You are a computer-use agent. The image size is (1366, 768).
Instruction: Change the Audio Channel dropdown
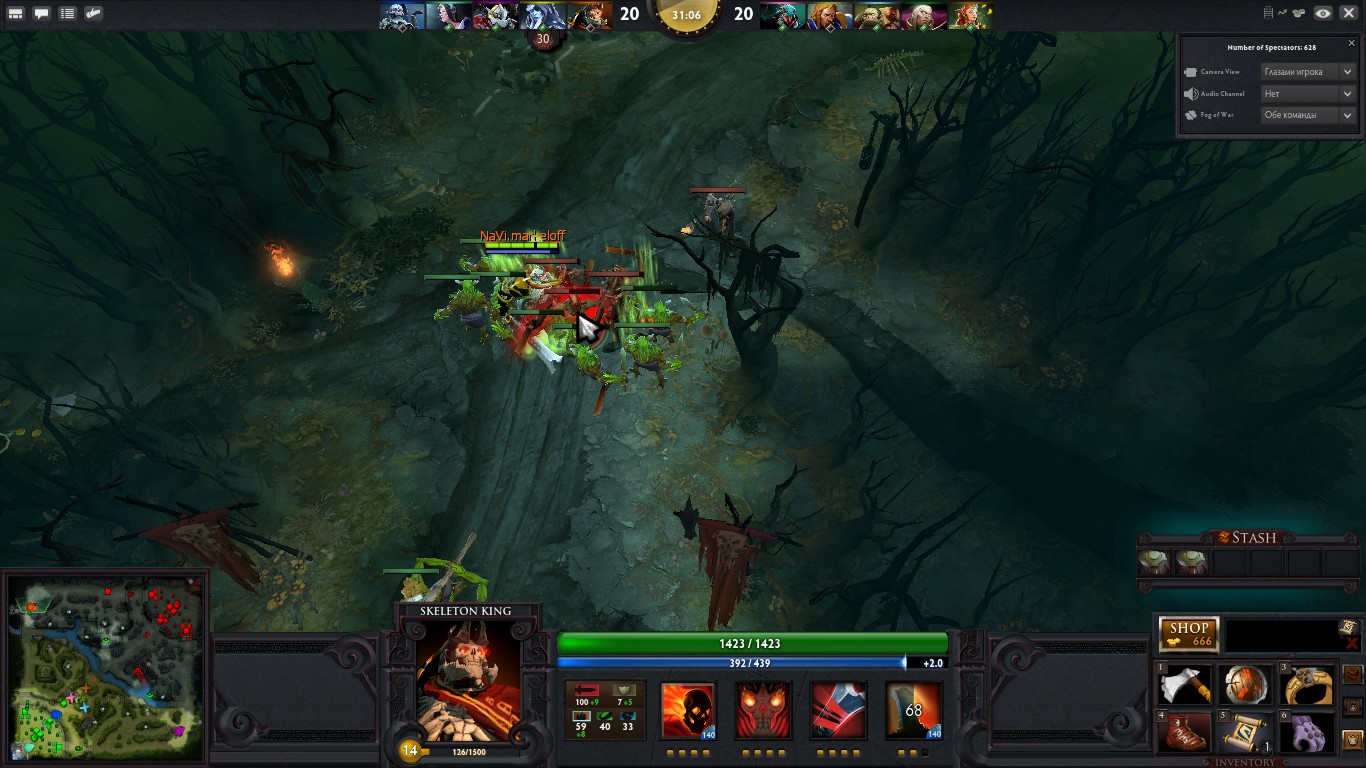click(x=1307, y=93)
